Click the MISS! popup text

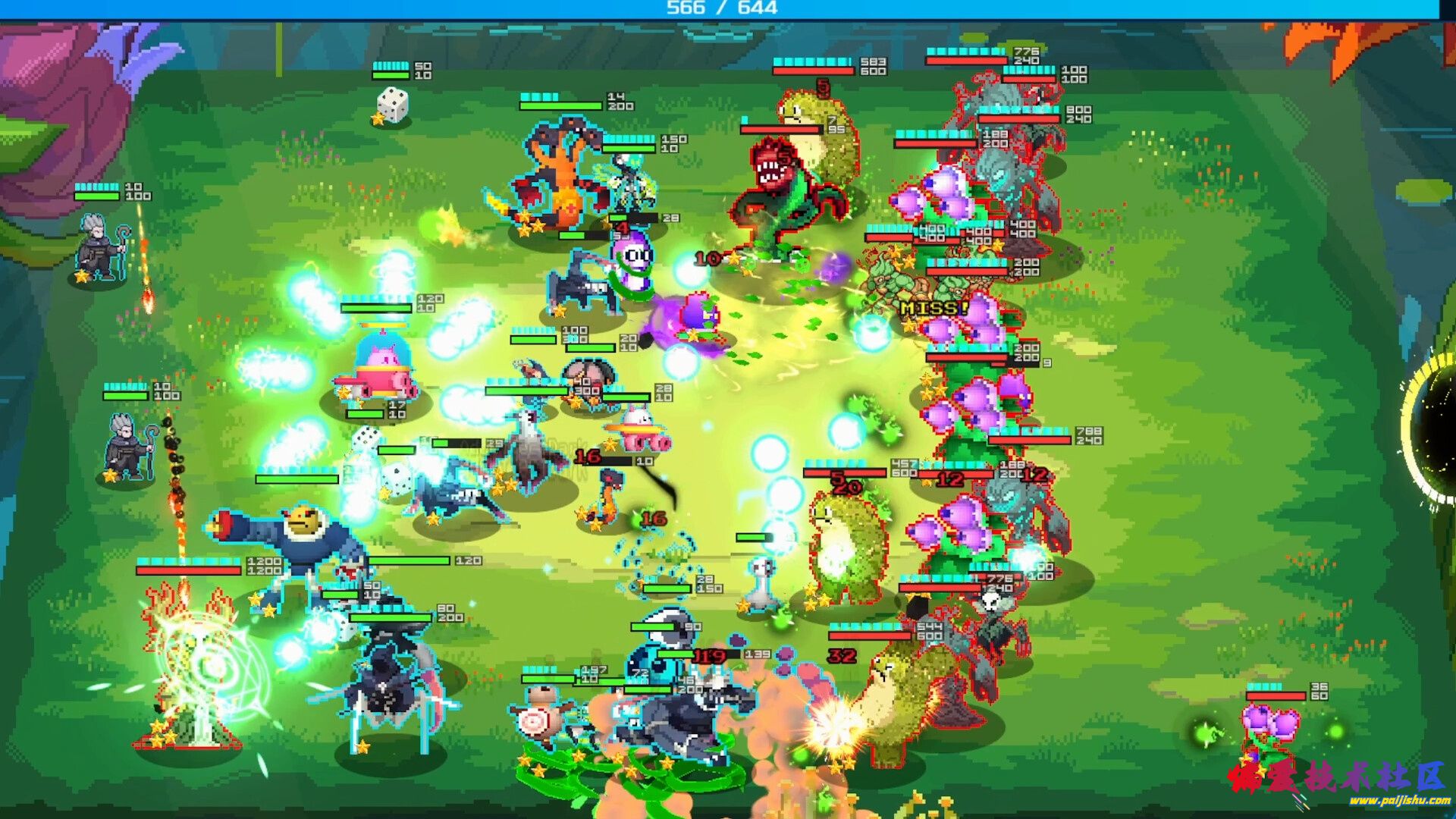[x=934, y=308]
